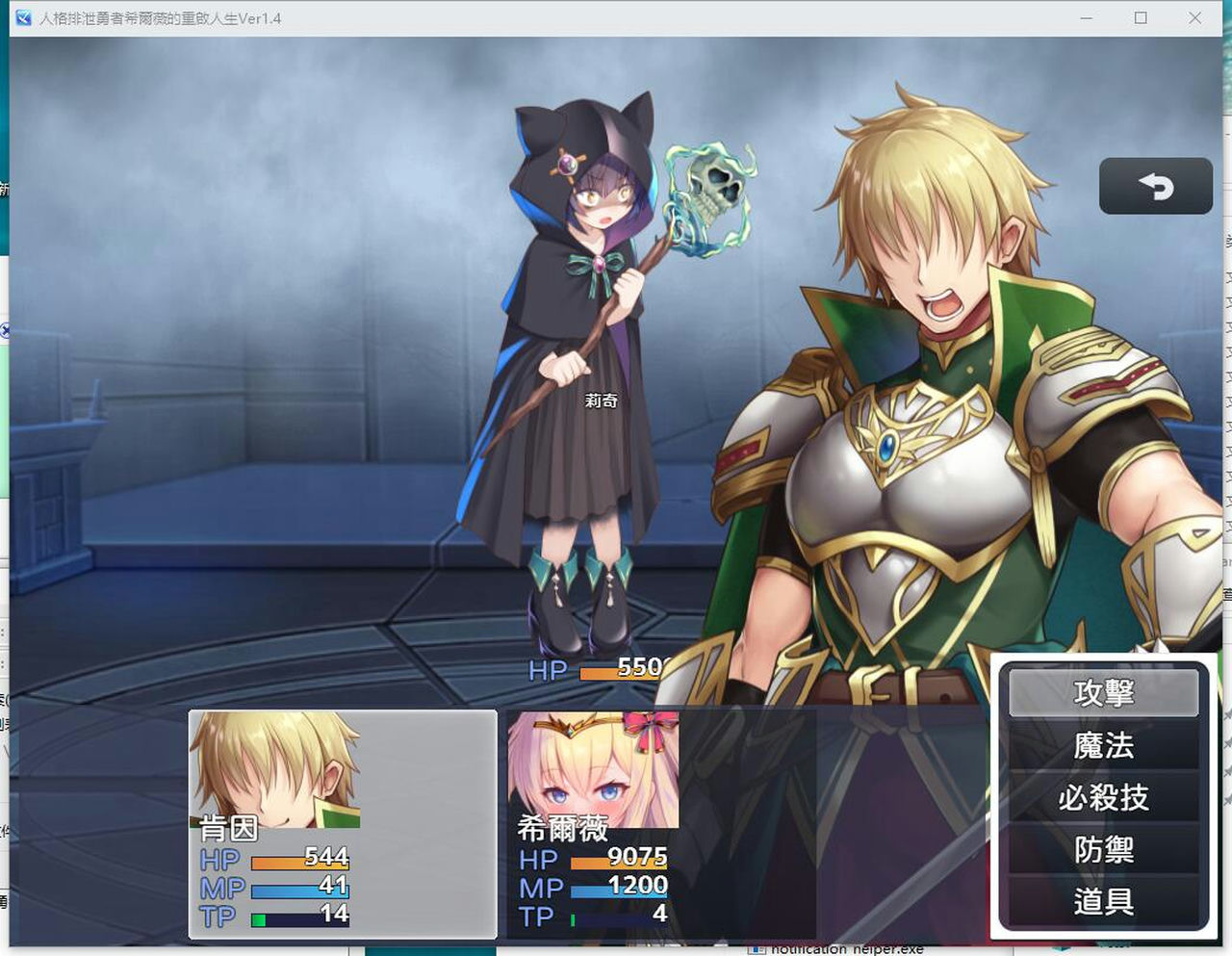Choose the 防禦 defend command

(x=1103, y=849)
